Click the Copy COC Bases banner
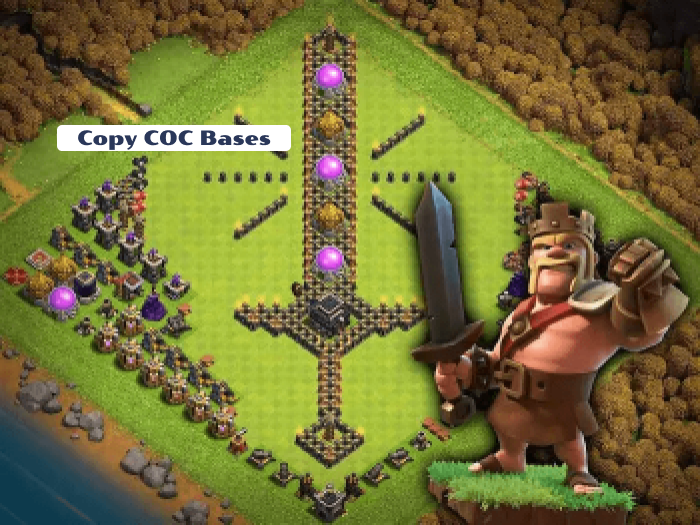This screenshot has width=700, height=525. pos(174,138)
